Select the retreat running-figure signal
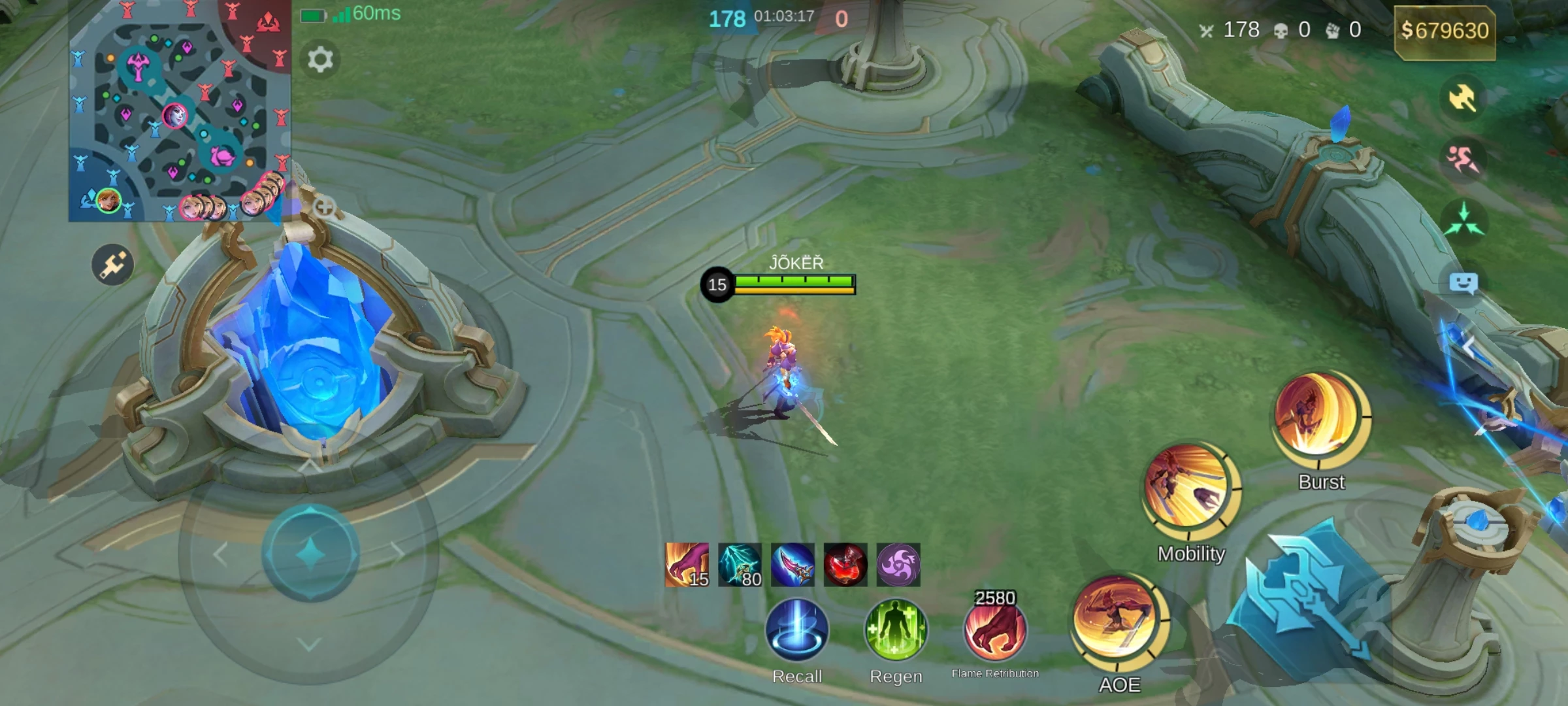Screen dimensions: 1568x706 point(1462,159)
